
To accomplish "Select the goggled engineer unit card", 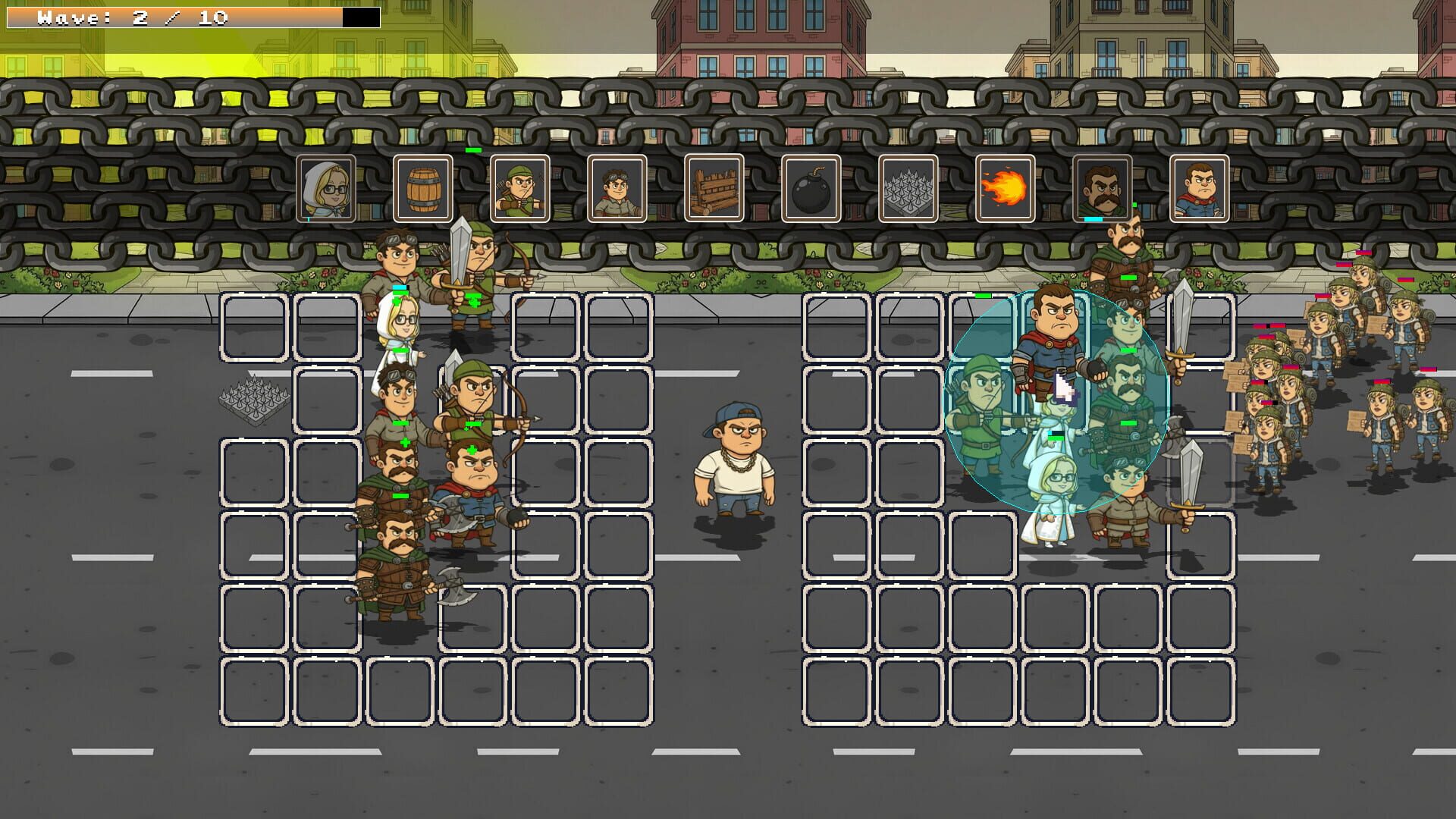I will (616, 187).
